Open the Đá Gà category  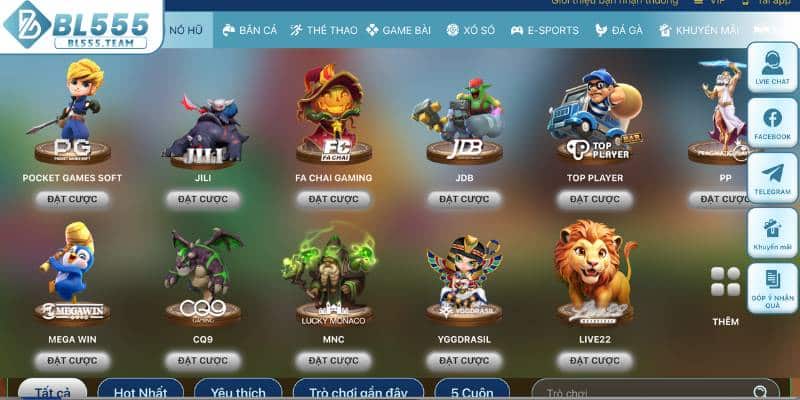coord(619,30)
